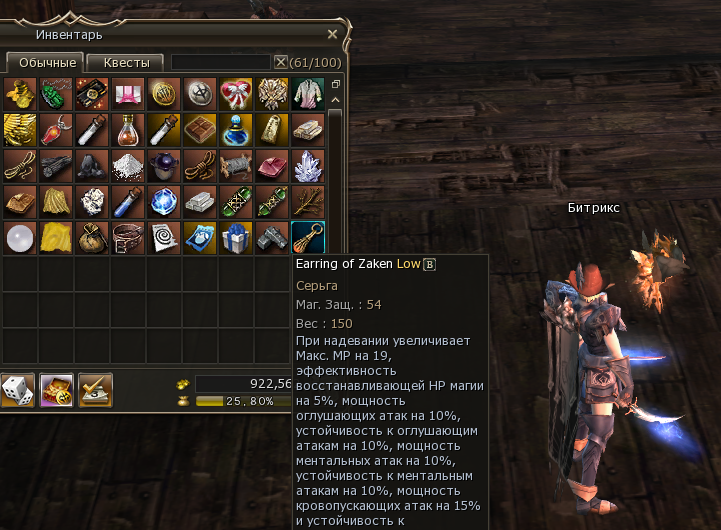Click the purple cauldron pot item
721x530 pixels.
(163, 165)
